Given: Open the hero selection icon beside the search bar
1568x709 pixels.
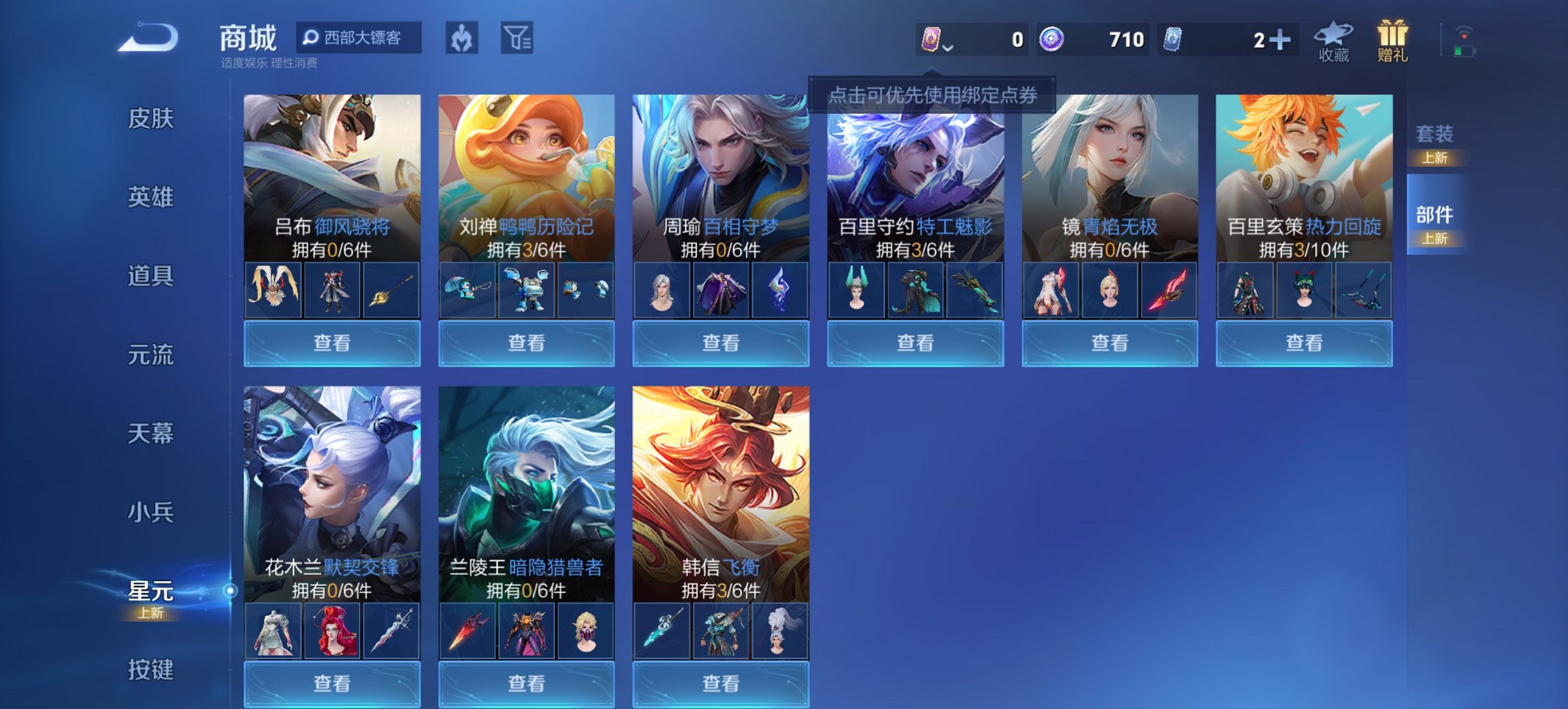Looking at the screenshot, I should coord(460,39).
